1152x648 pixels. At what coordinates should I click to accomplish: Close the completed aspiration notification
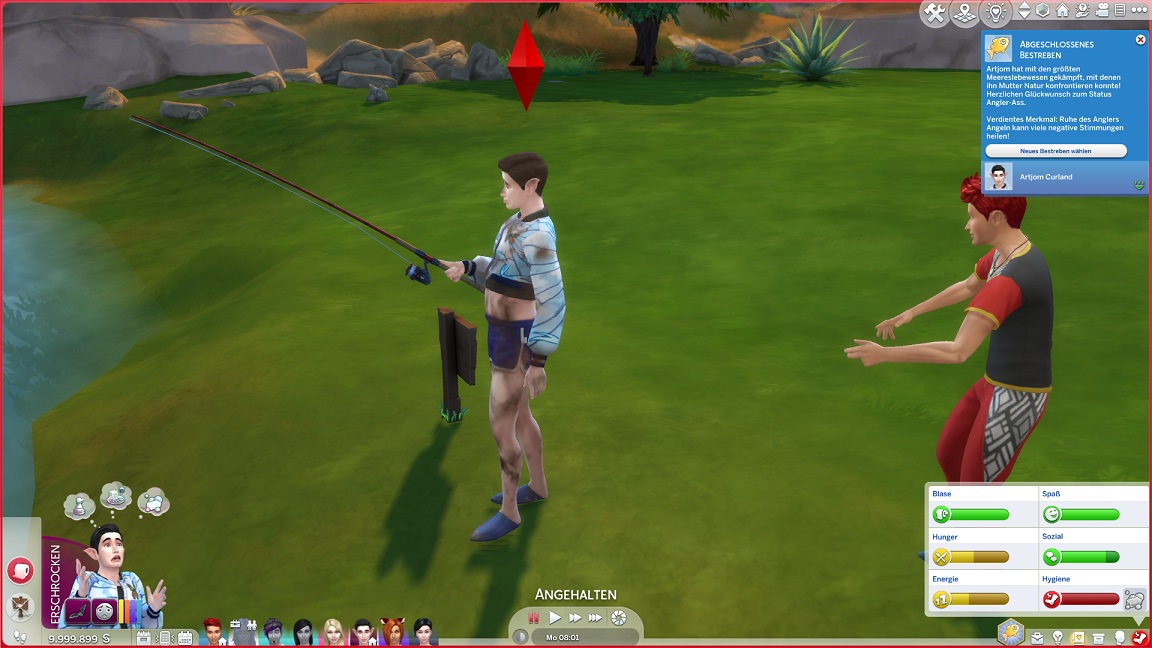click(1141, 40)
